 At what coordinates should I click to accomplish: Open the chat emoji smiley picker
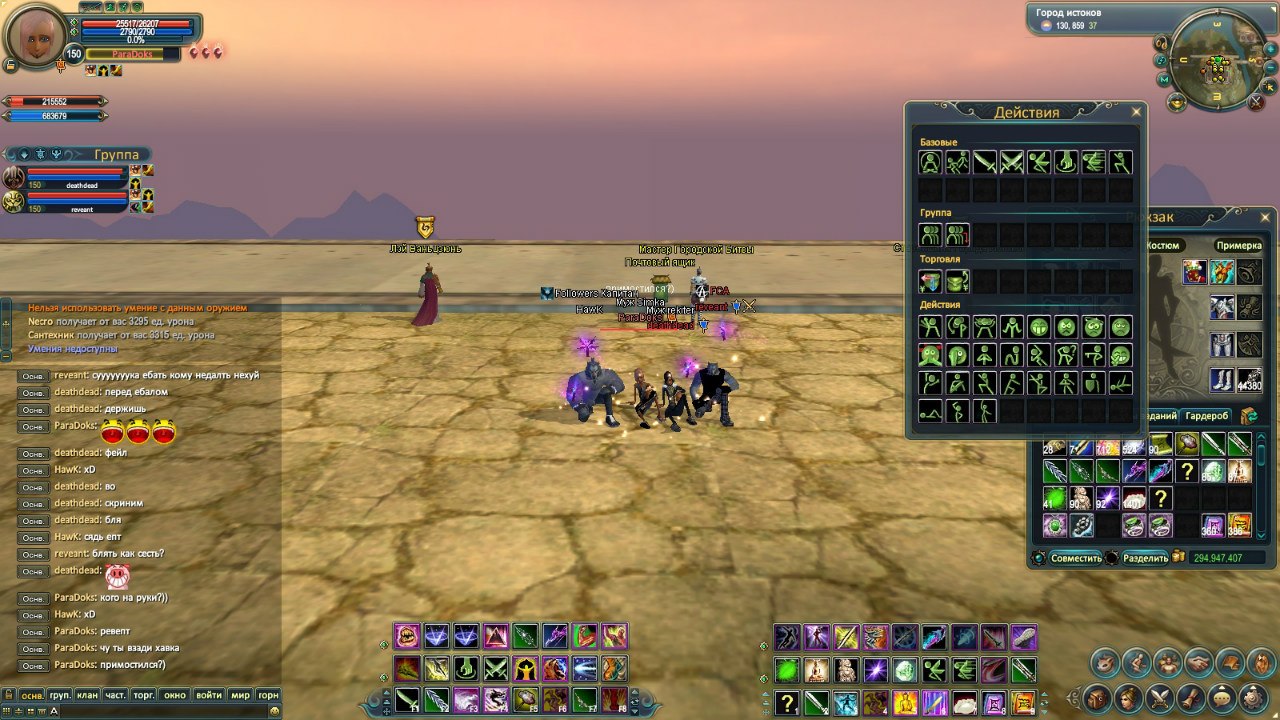(x=273, y=710)
